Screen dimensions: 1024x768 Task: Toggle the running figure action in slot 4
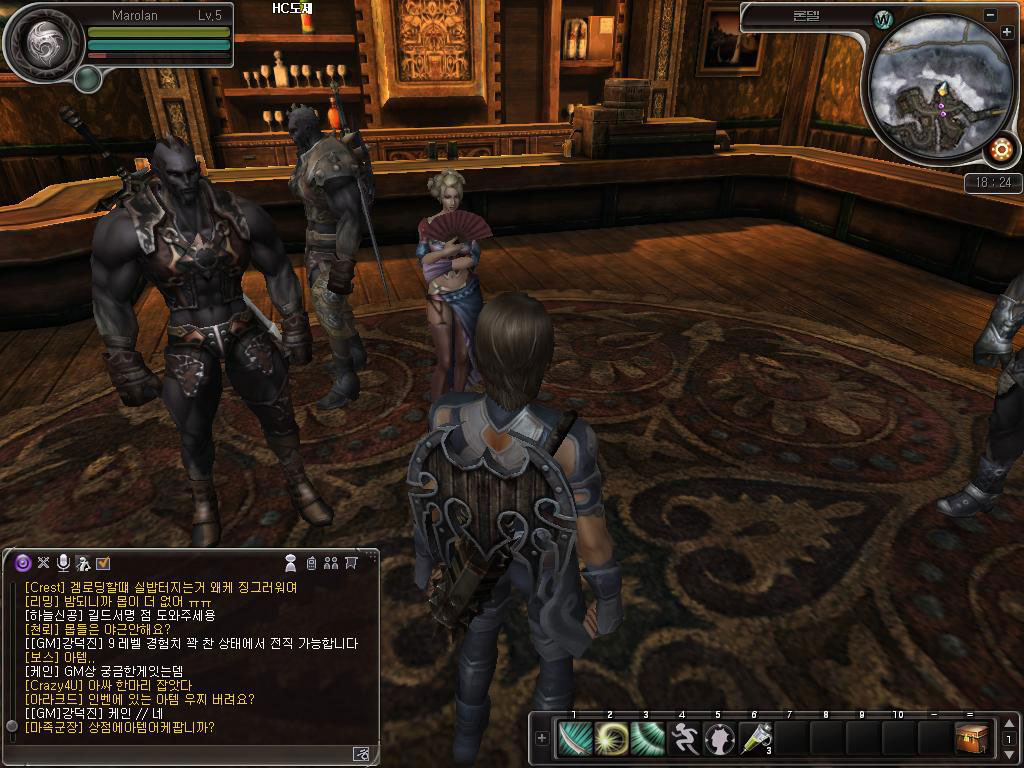[x=684, y=739]
